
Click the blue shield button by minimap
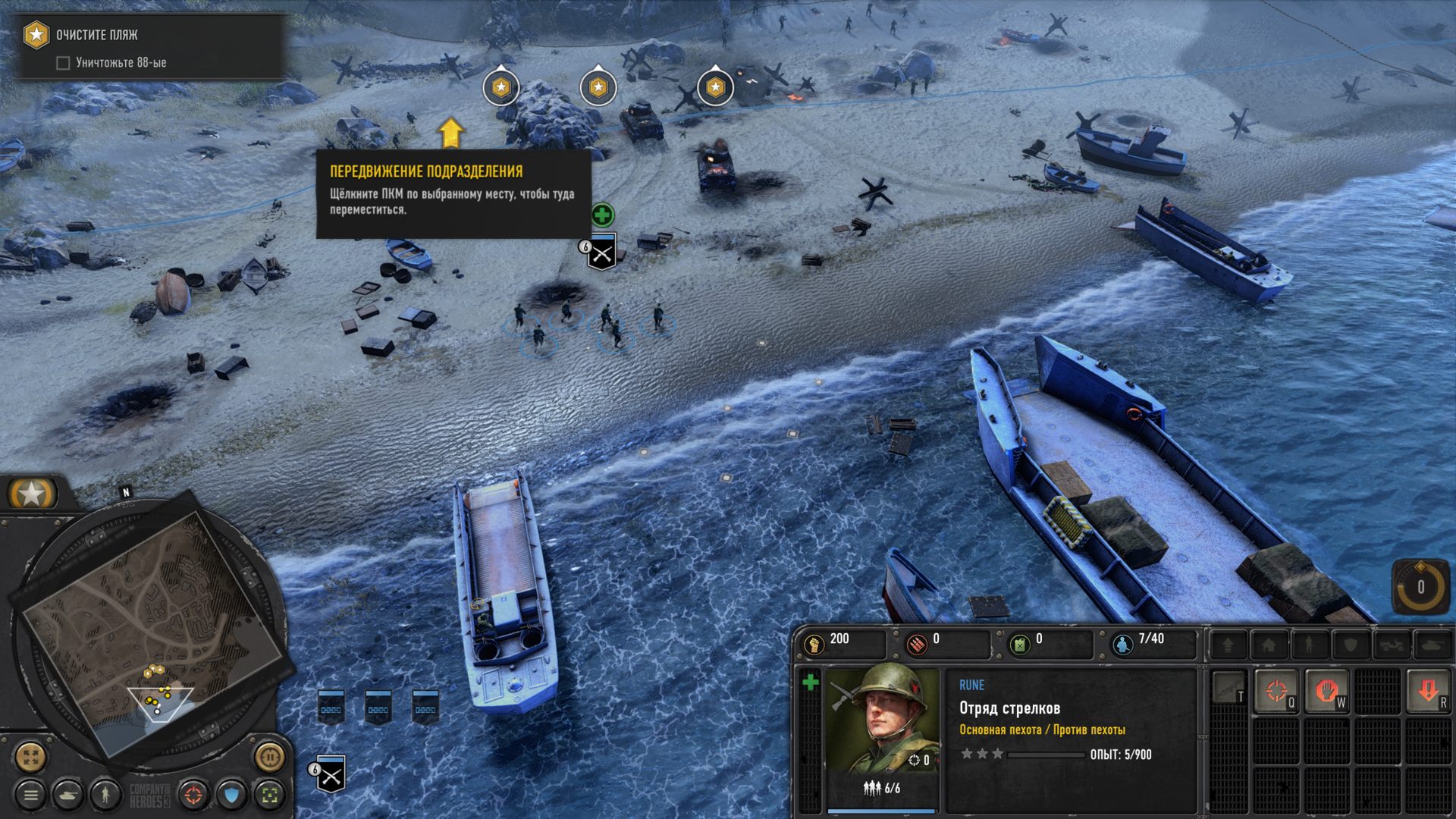[232, 795]
